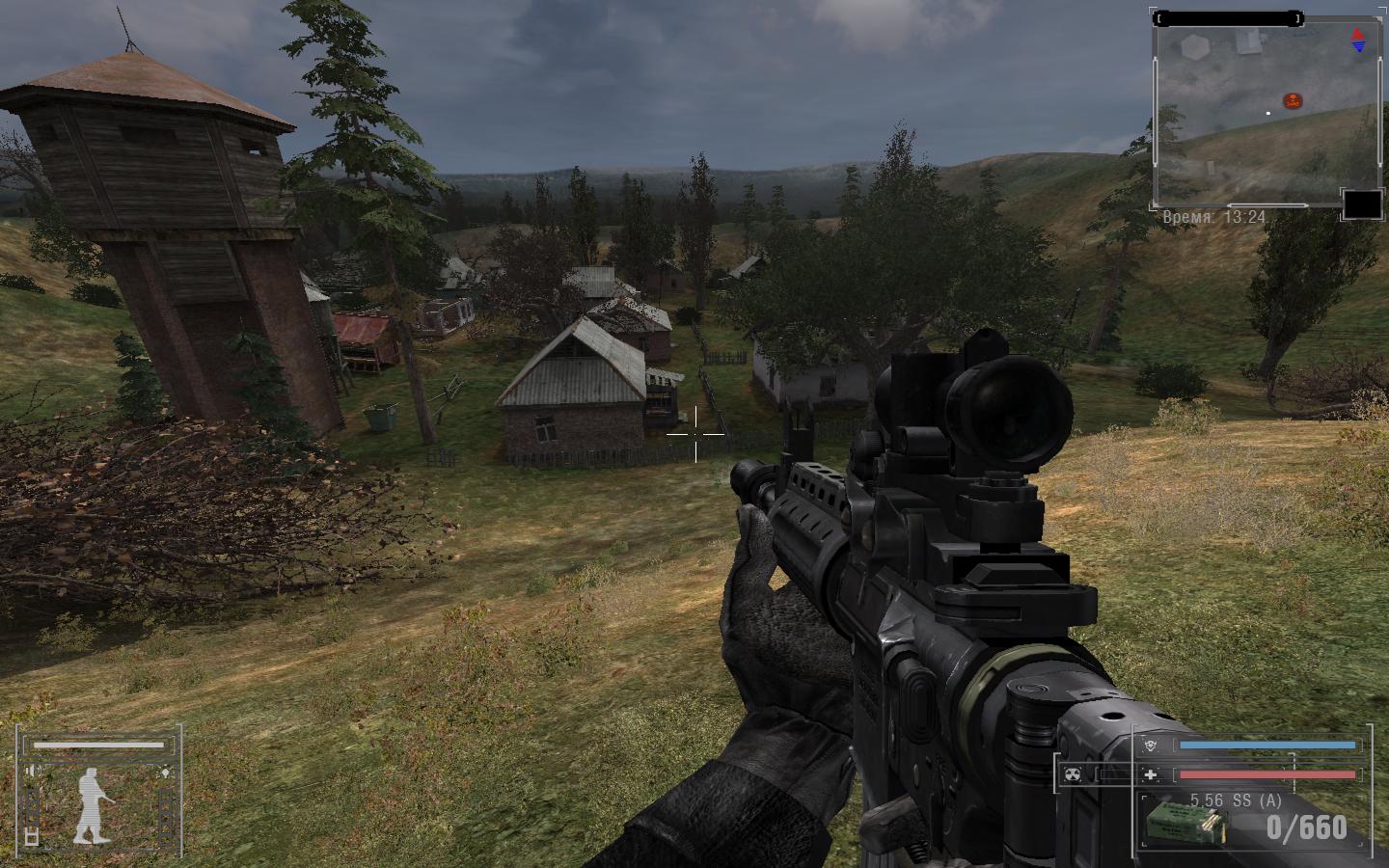The image size is (1389, 868).
Task: Click the radiation trefoil icon
Action: point(1072,773)
